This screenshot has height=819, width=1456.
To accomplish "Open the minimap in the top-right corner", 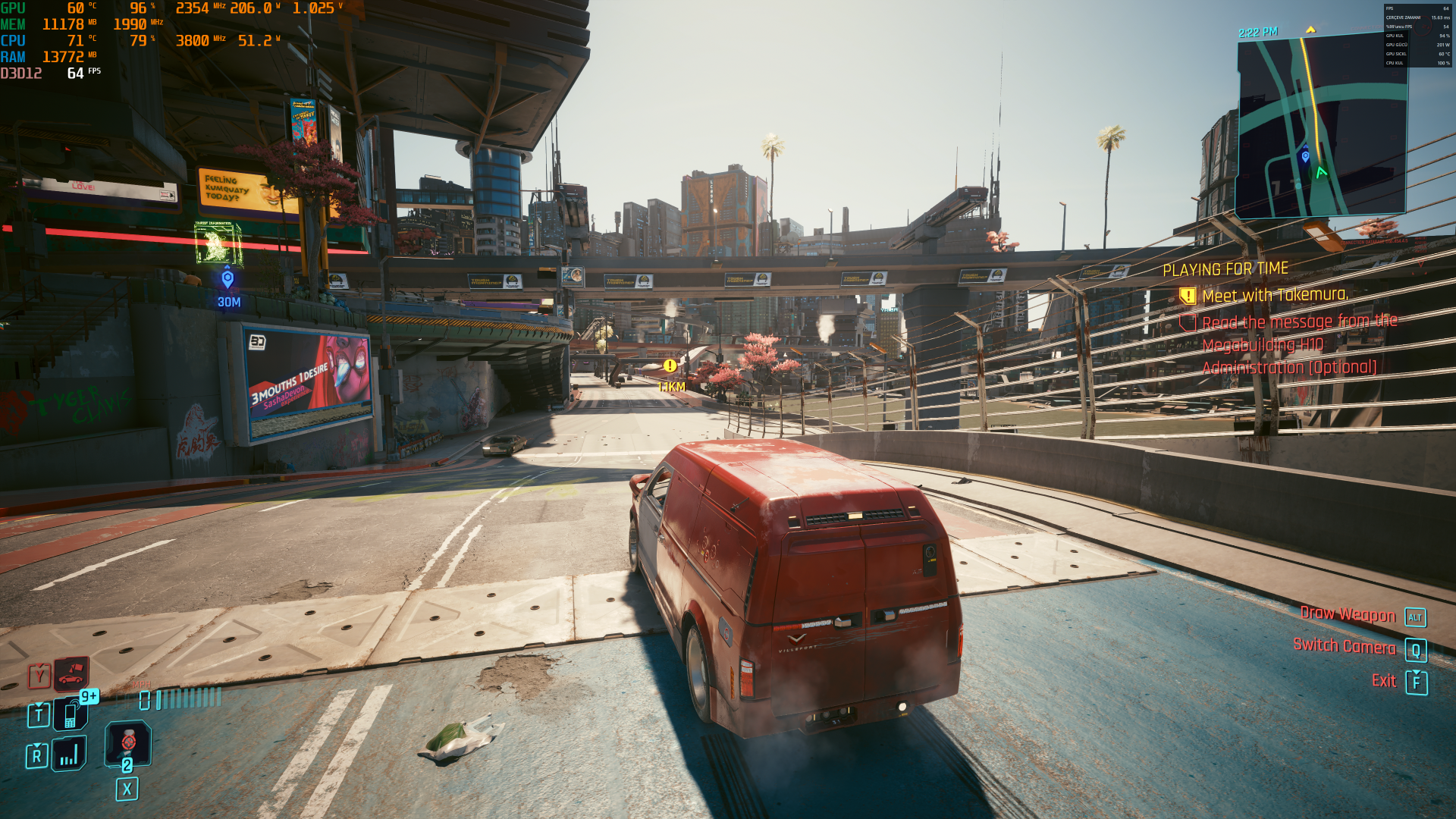I will [1321, 127].
